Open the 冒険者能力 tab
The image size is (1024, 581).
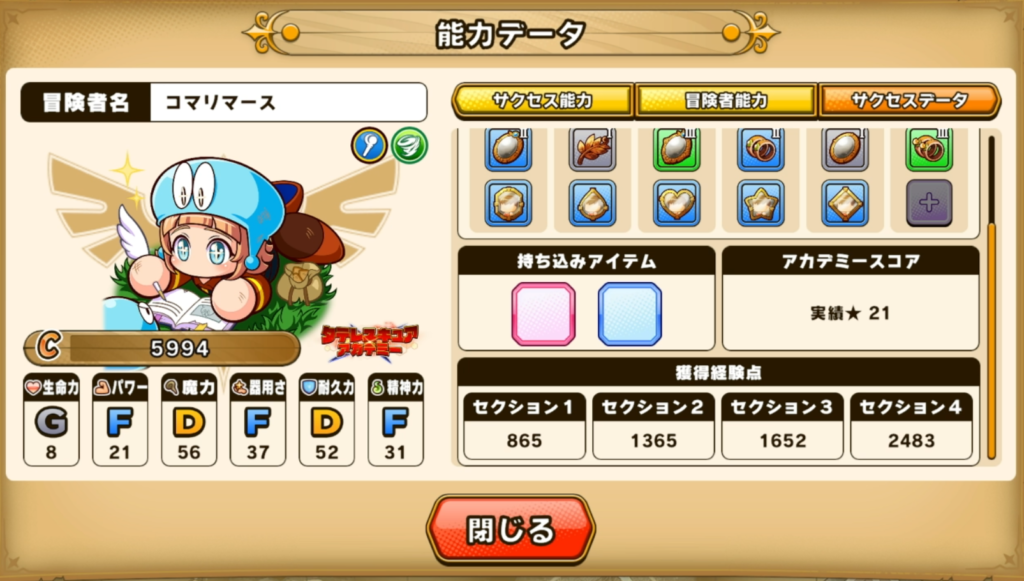(726, 101)
